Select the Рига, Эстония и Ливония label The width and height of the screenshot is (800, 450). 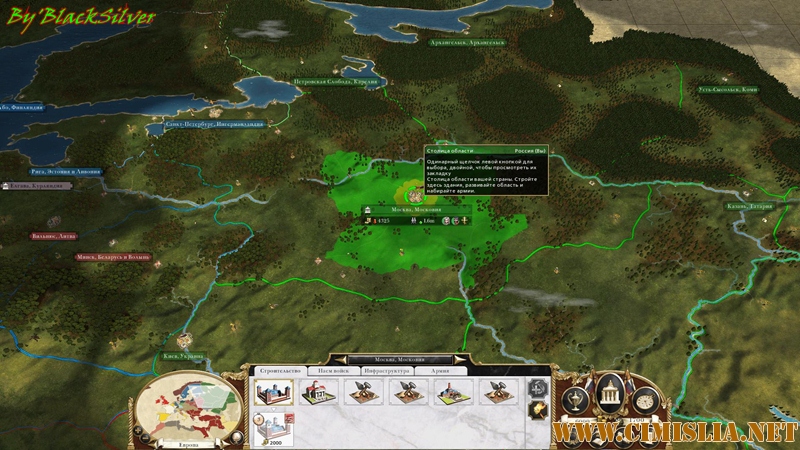[x=65, y=172]
